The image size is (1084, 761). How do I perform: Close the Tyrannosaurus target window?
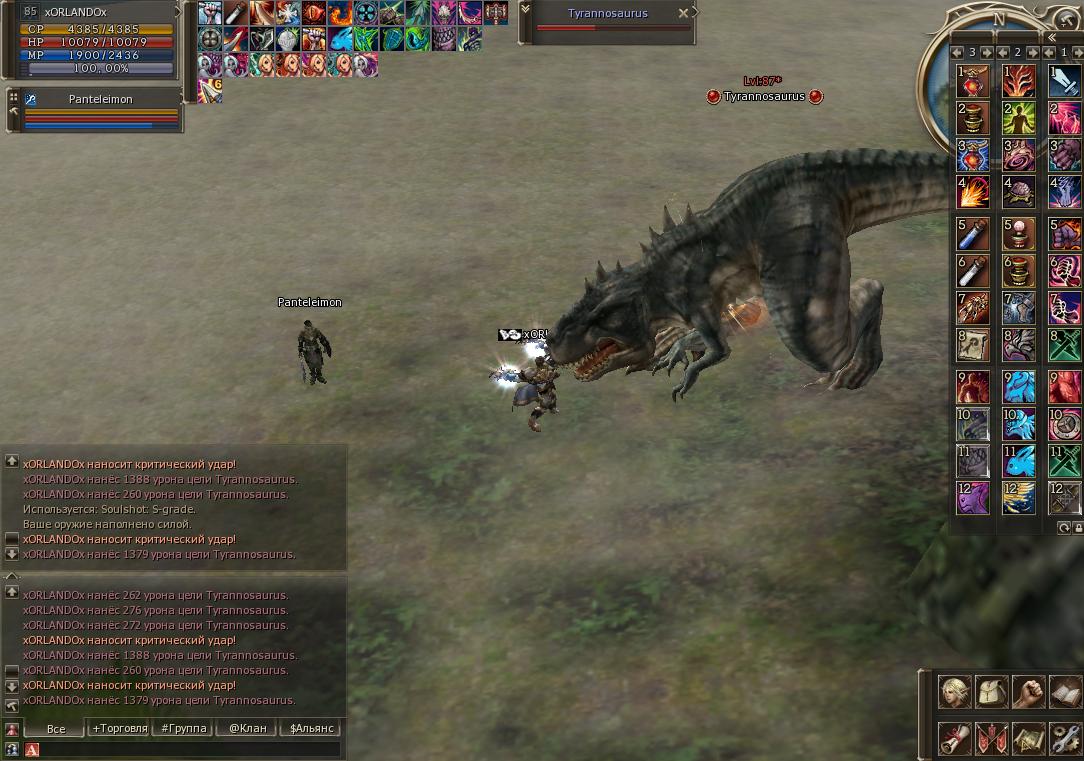point(683,14)
